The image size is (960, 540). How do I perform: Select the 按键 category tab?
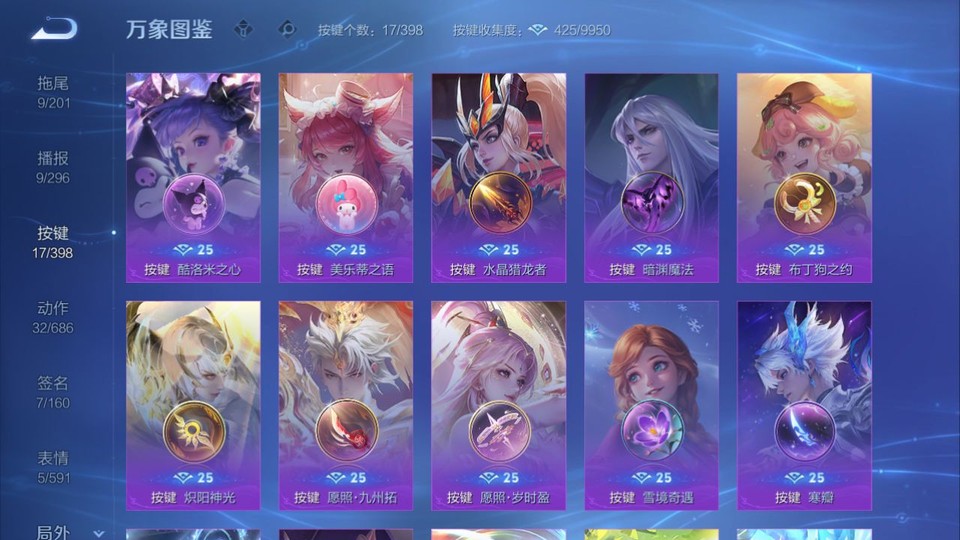[53, 241]
